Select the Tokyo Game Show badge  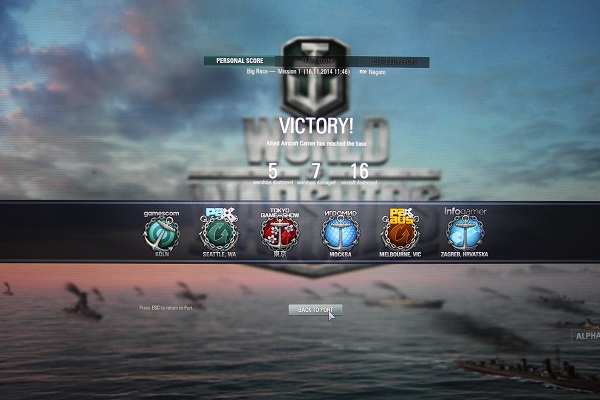(x=280, y=234)
